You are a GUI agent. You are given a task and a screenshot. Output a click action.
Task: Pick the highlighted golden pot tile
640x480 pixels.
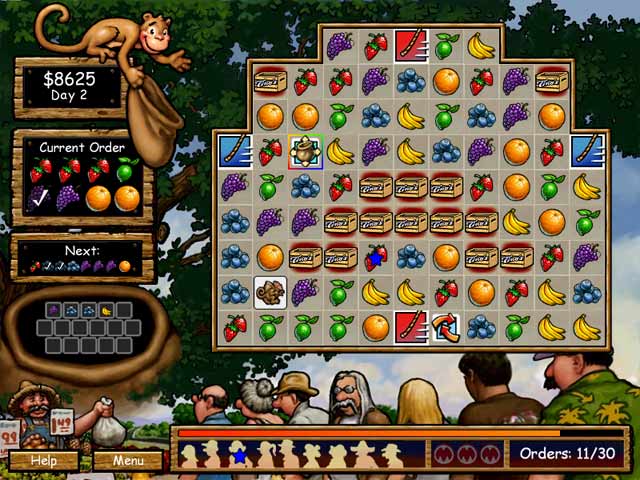[305, 151]
